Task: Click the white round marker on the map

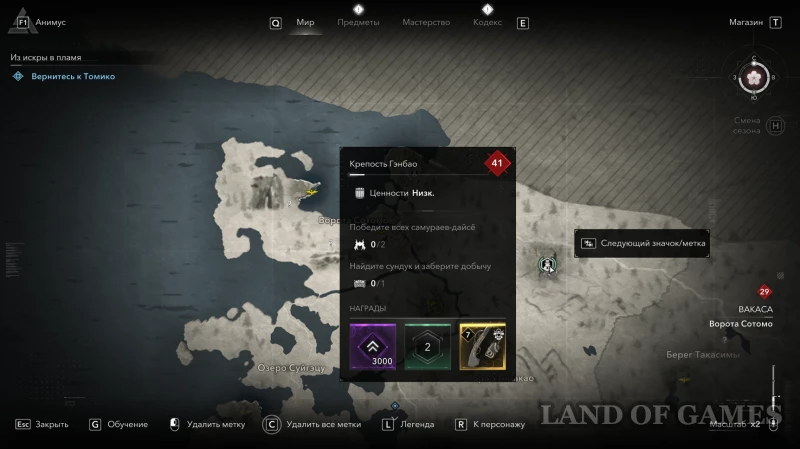Action: pos(548,265)
